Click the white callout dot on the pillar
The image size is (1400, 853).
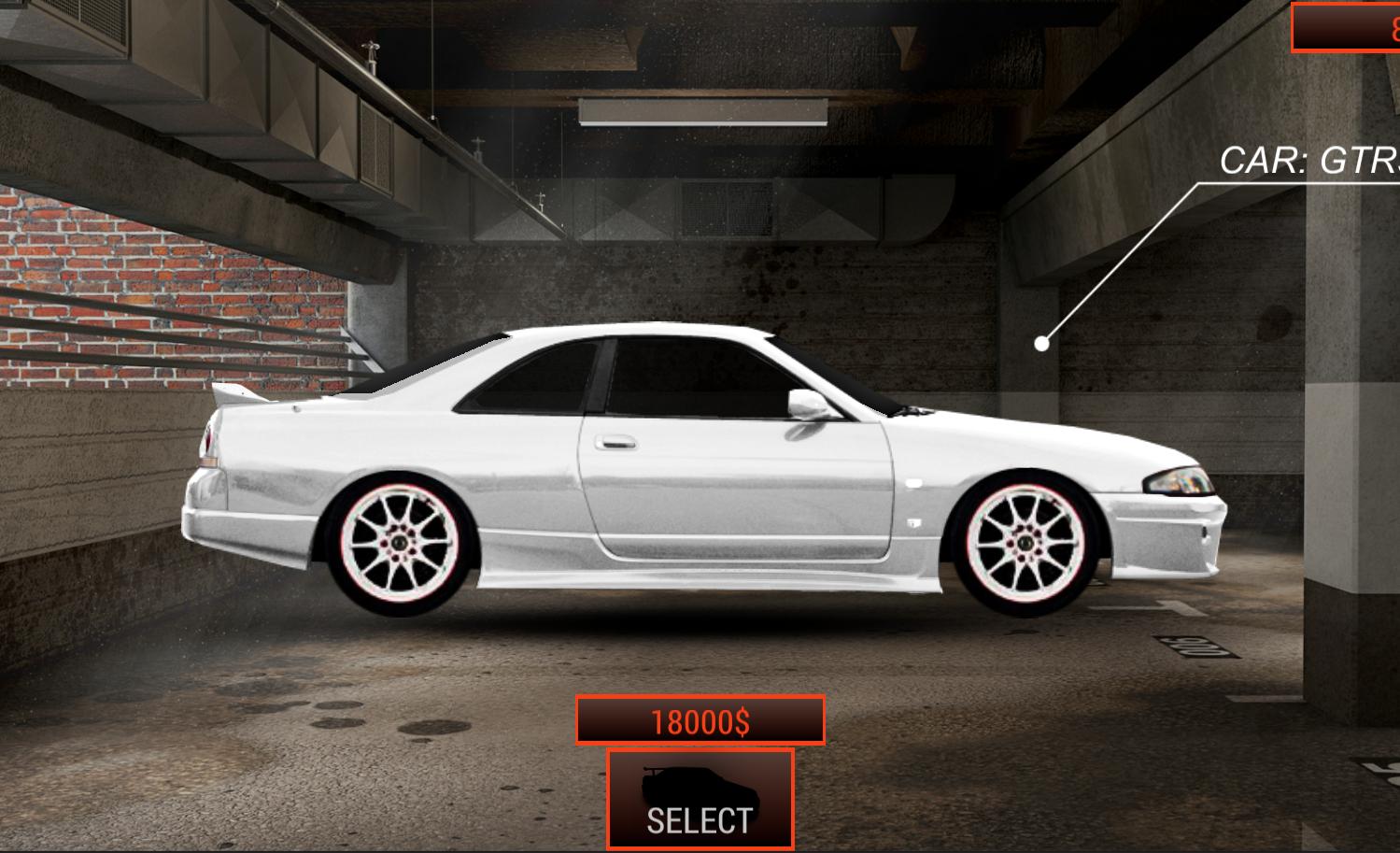pos(1043,344)
